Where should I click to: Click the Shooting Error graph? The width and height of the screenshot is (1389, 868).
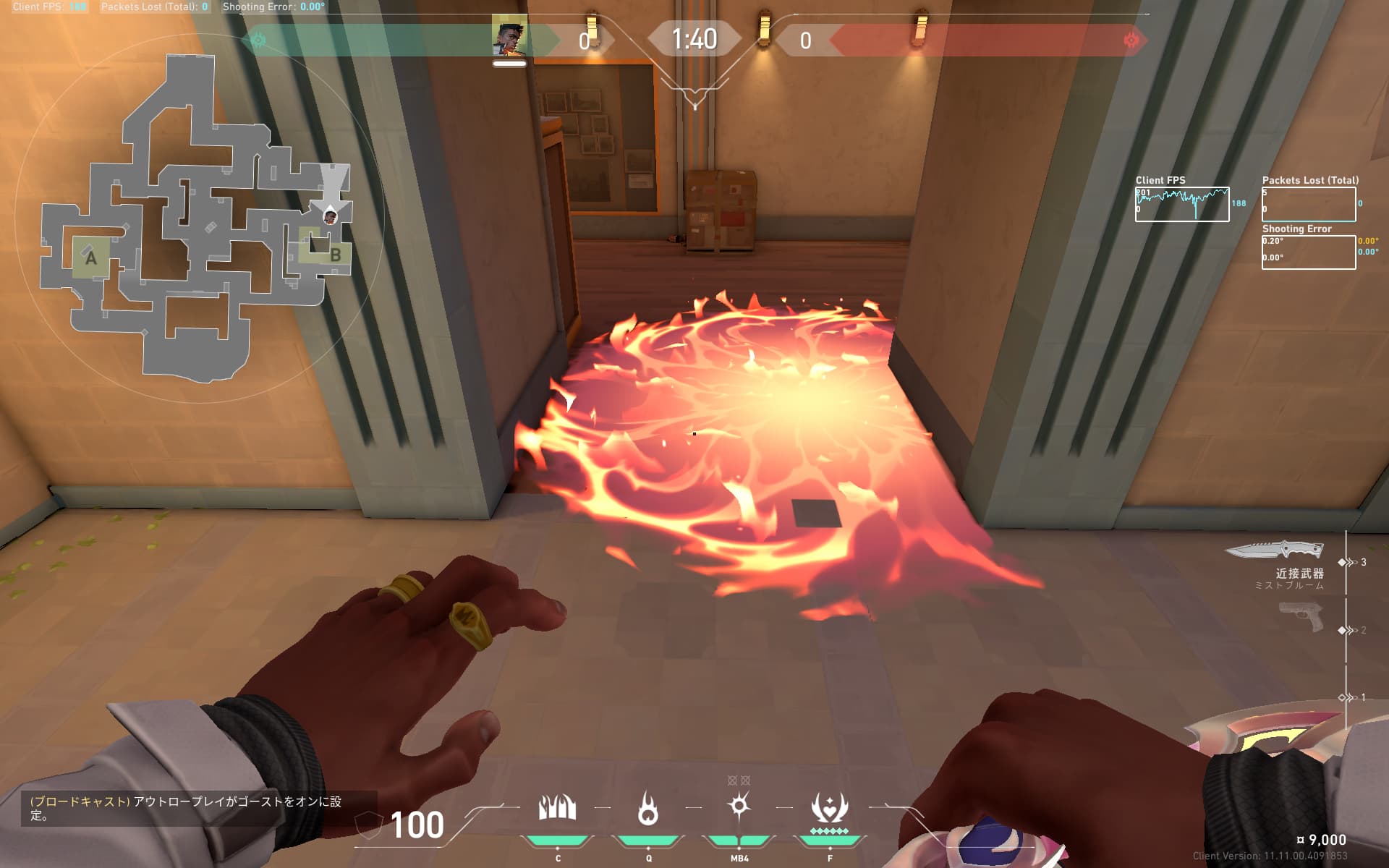(1308, 252)
